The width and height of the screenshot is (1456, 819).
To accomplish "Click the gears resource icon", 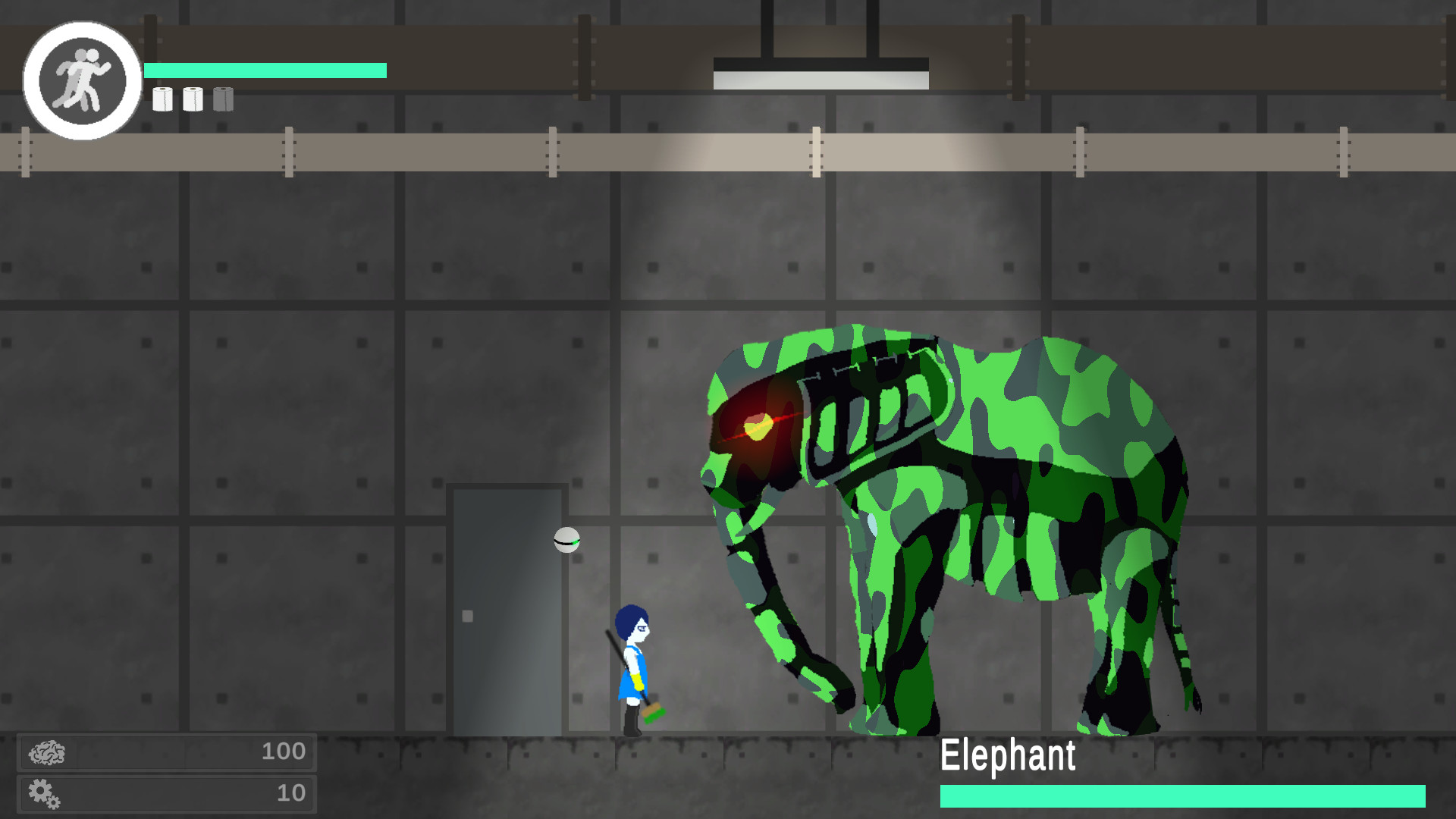I will [x=45, y=794].
